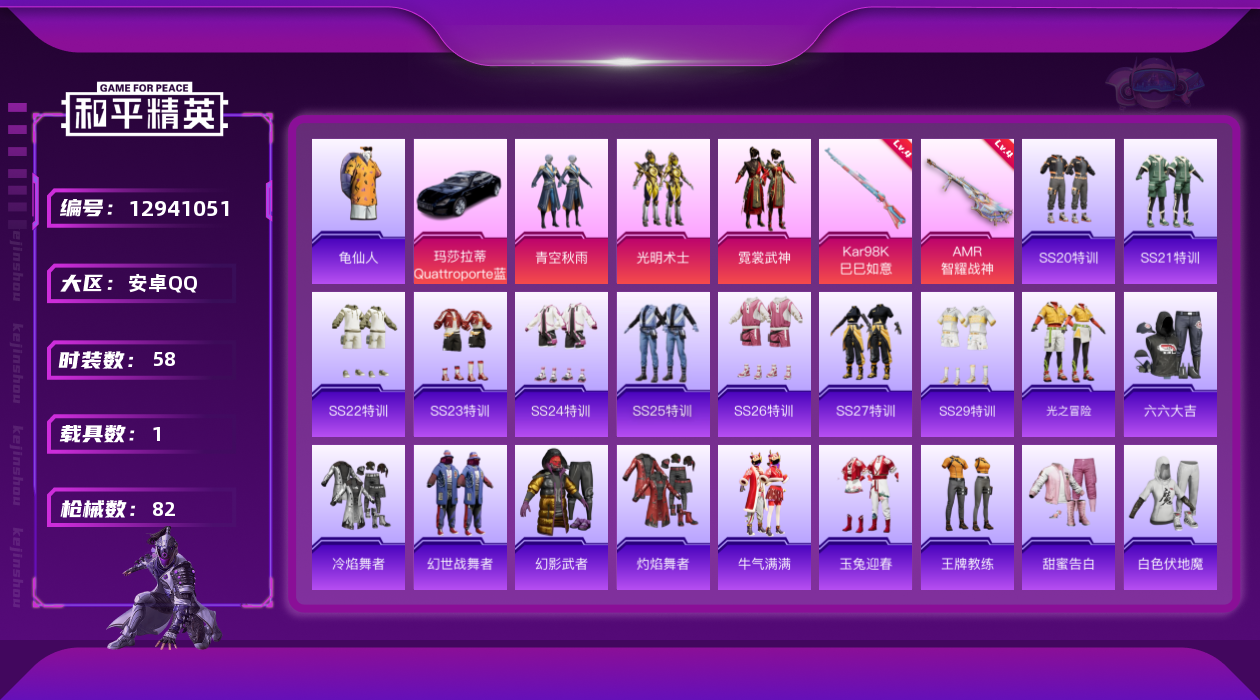Screen dimensions: 1260x700
Task: Choose the 牛气满满 outfit card
Action: tap(764, 517)
